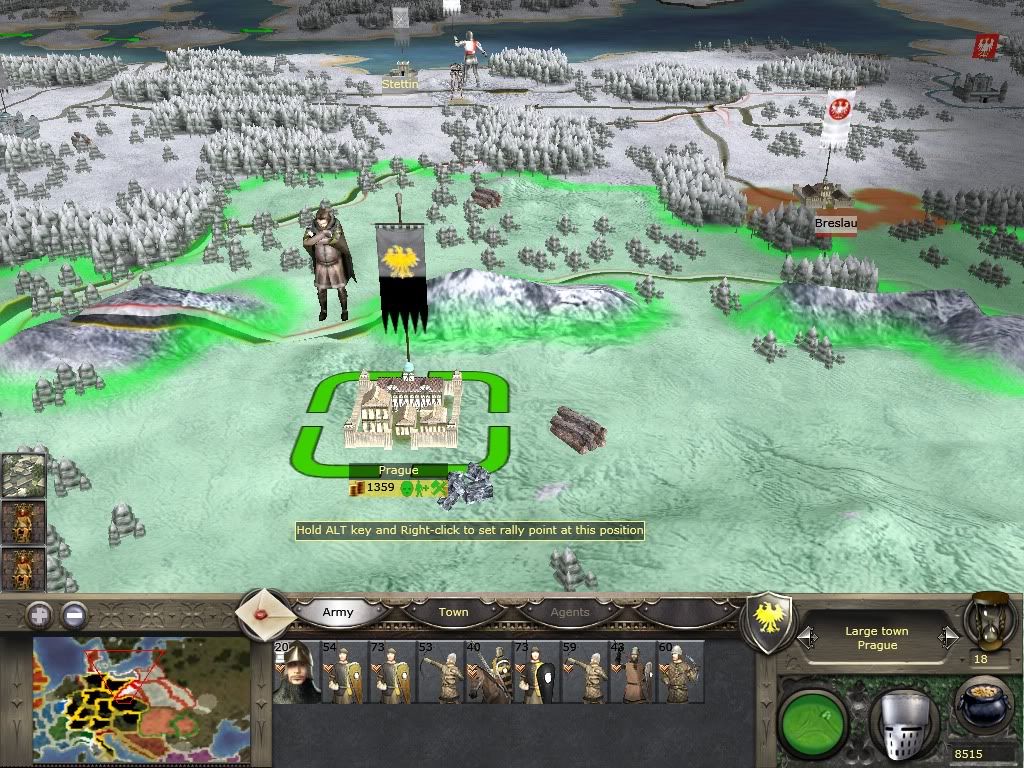Go to next settlement with right arrow
The width and height of the screenshot is (1024, 768).
point(948,637)
